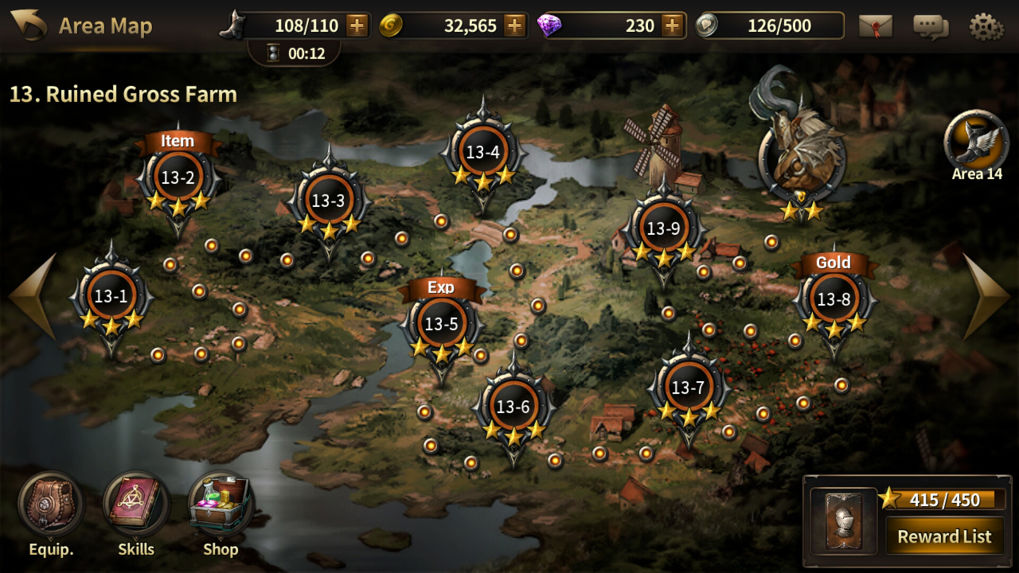Image resolution: width=1019 pixels, height=573 pixels.
Task: Add purple gems with the plus button
Action: coord(672,26)
